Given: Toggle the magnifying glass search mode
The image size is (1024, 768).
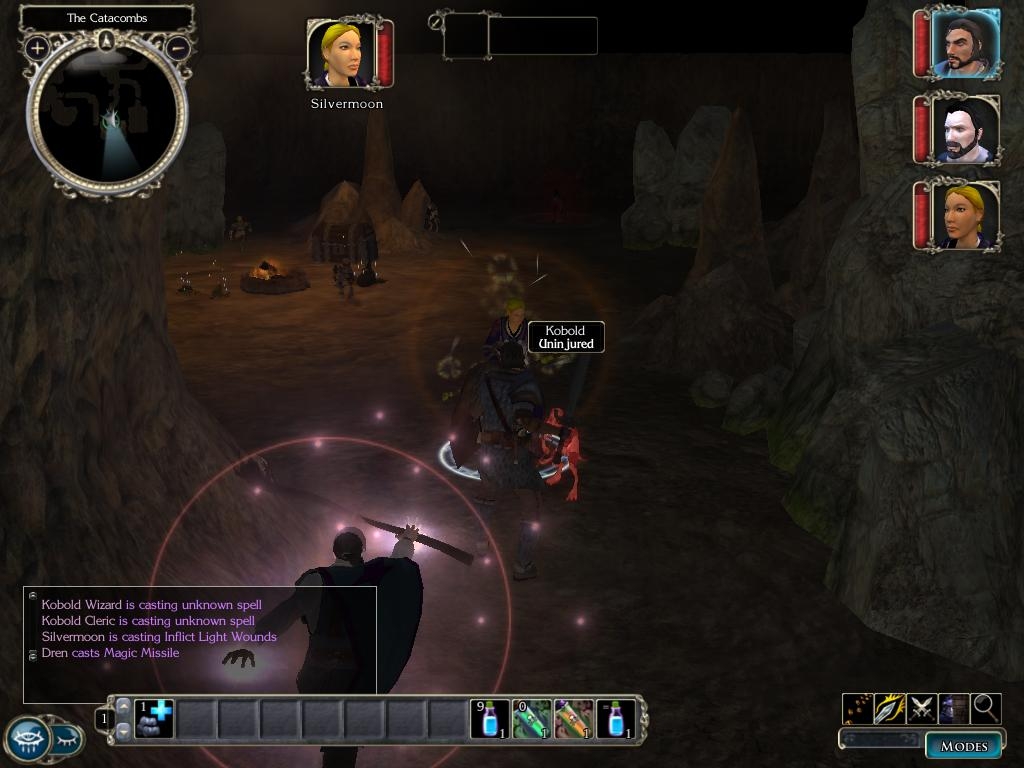Looking at the screenshot, I should (x=986, y=708).
